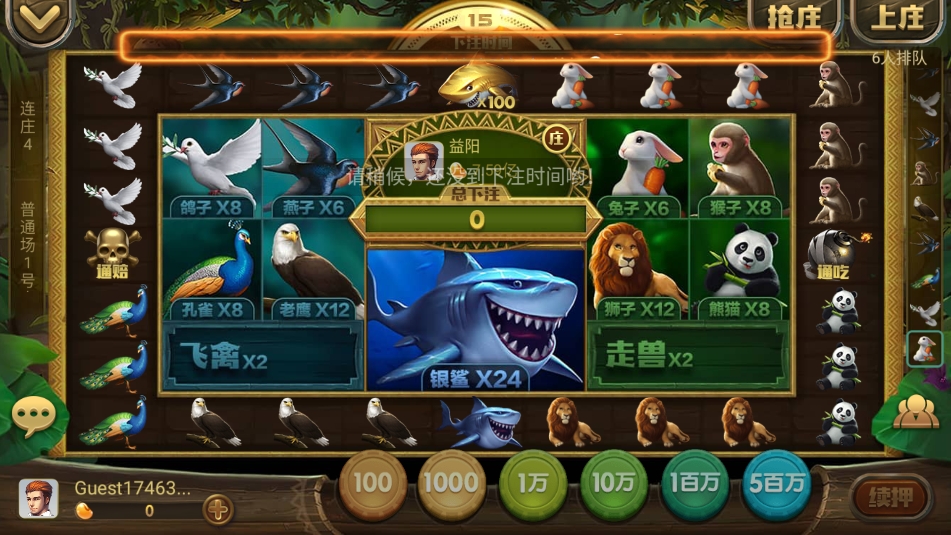Image resolution: width=951 pixels, height=535 pixels.
Task: Bet on the 鸽子 X8 dove tile
Action: (211, 167)
